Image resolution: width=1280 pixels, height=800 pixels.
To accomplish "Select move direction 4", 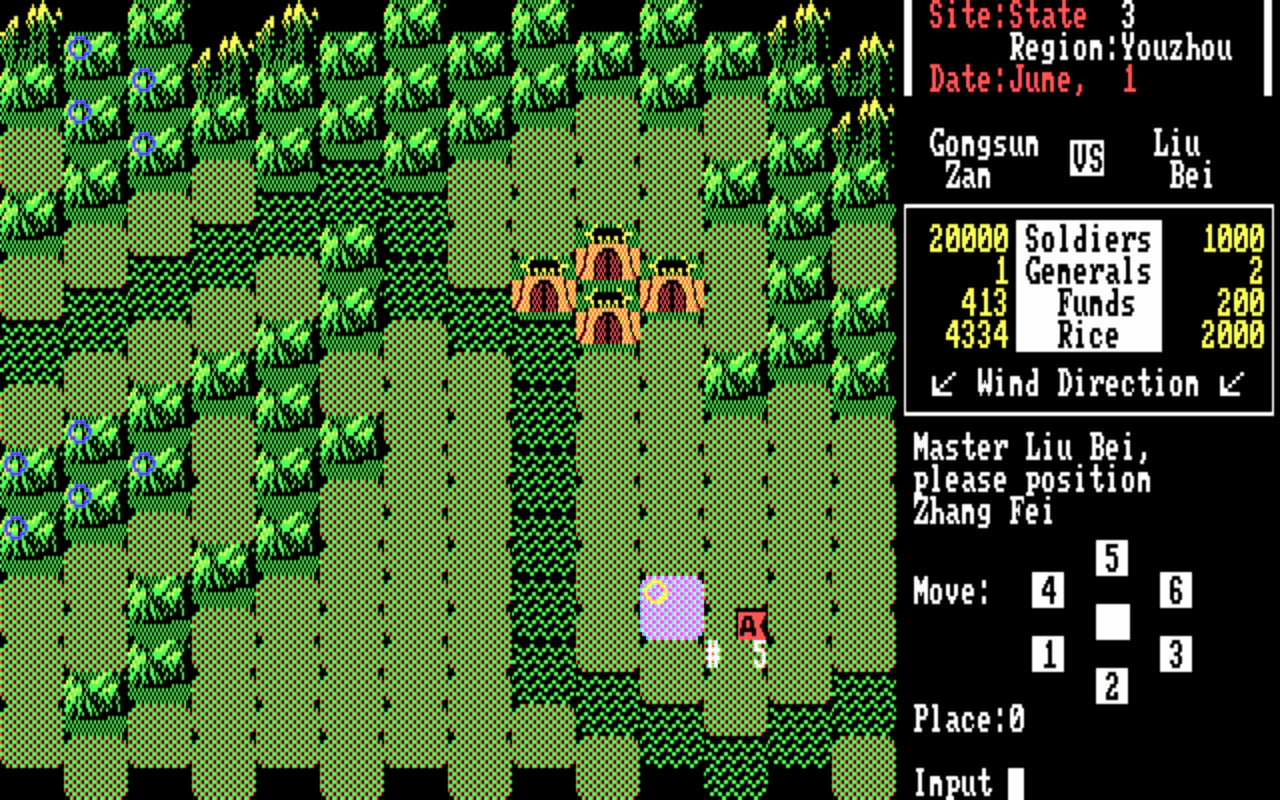I will pyautogui.click(x=1048, y=591).
